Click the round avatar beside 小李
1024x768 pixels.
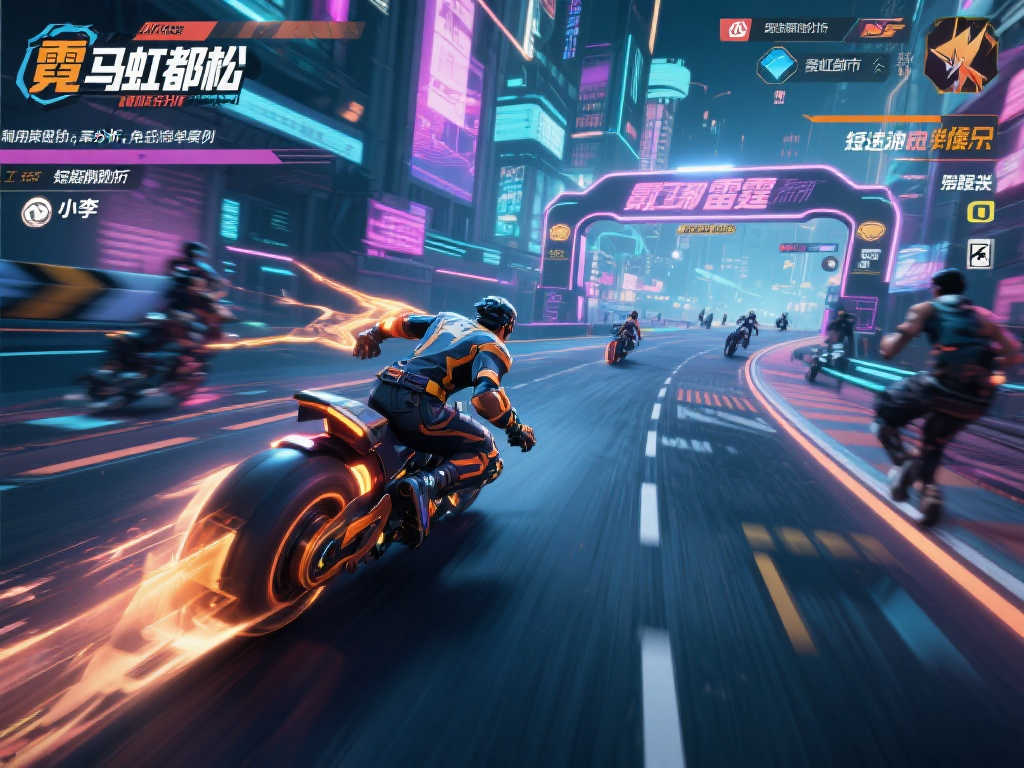click(x=36, y=211)
